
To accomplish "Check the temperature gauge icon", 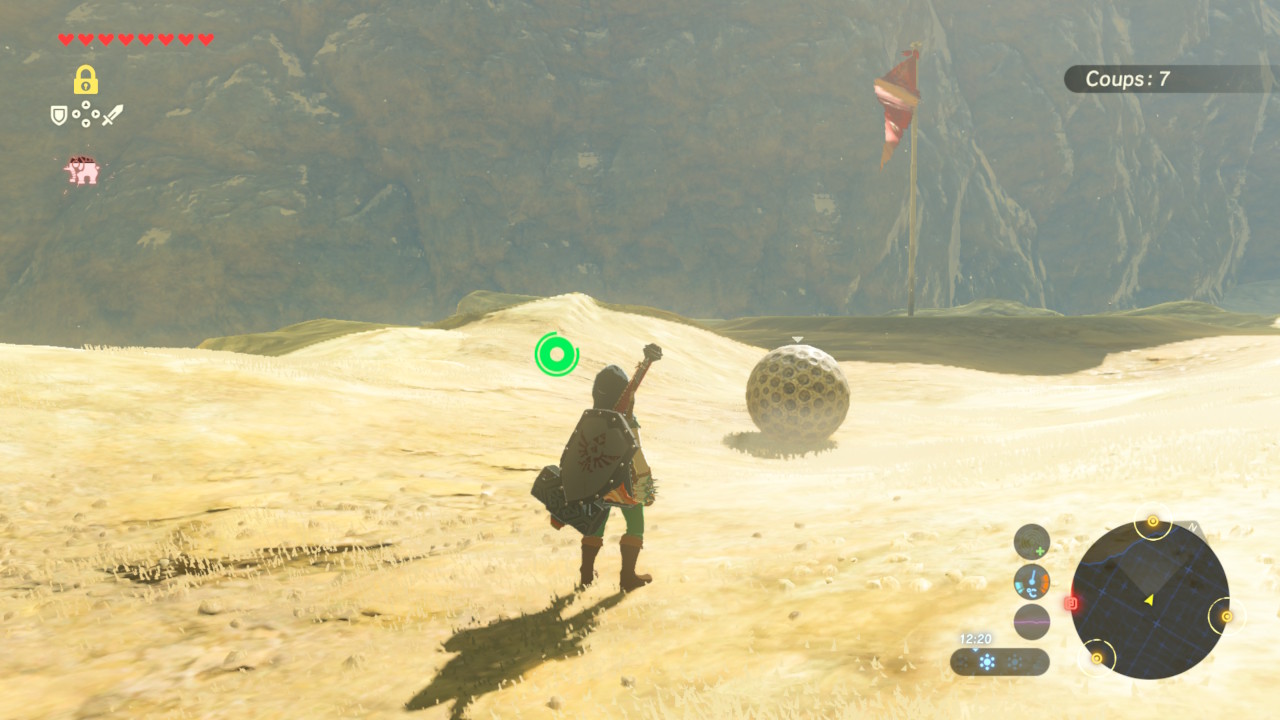I will tap(1032, 581).
